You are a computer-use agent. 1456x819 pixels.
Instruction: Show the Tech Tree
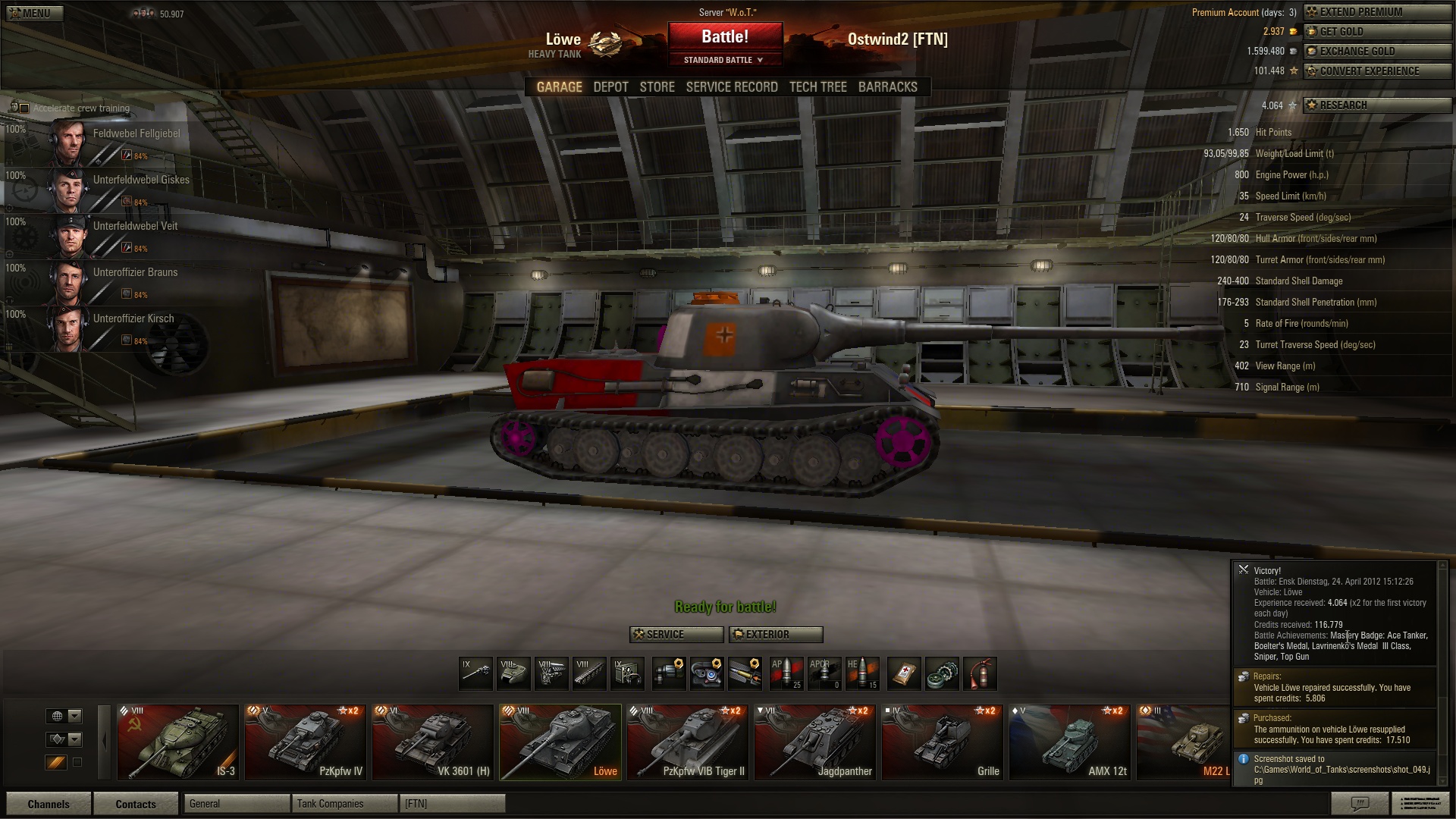817,87
